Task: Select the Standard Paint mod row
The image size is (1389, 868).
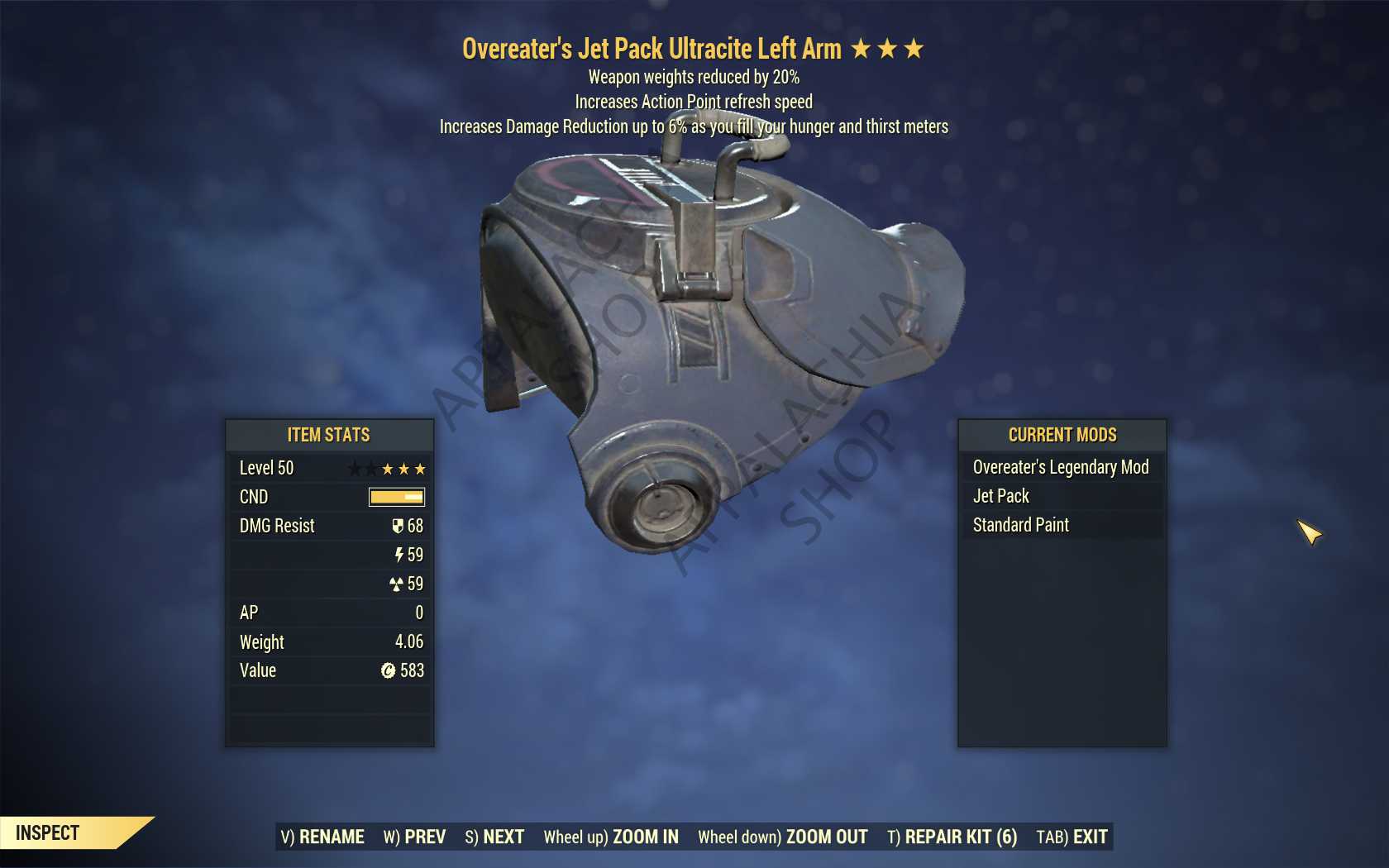Action: point(1062,525)
